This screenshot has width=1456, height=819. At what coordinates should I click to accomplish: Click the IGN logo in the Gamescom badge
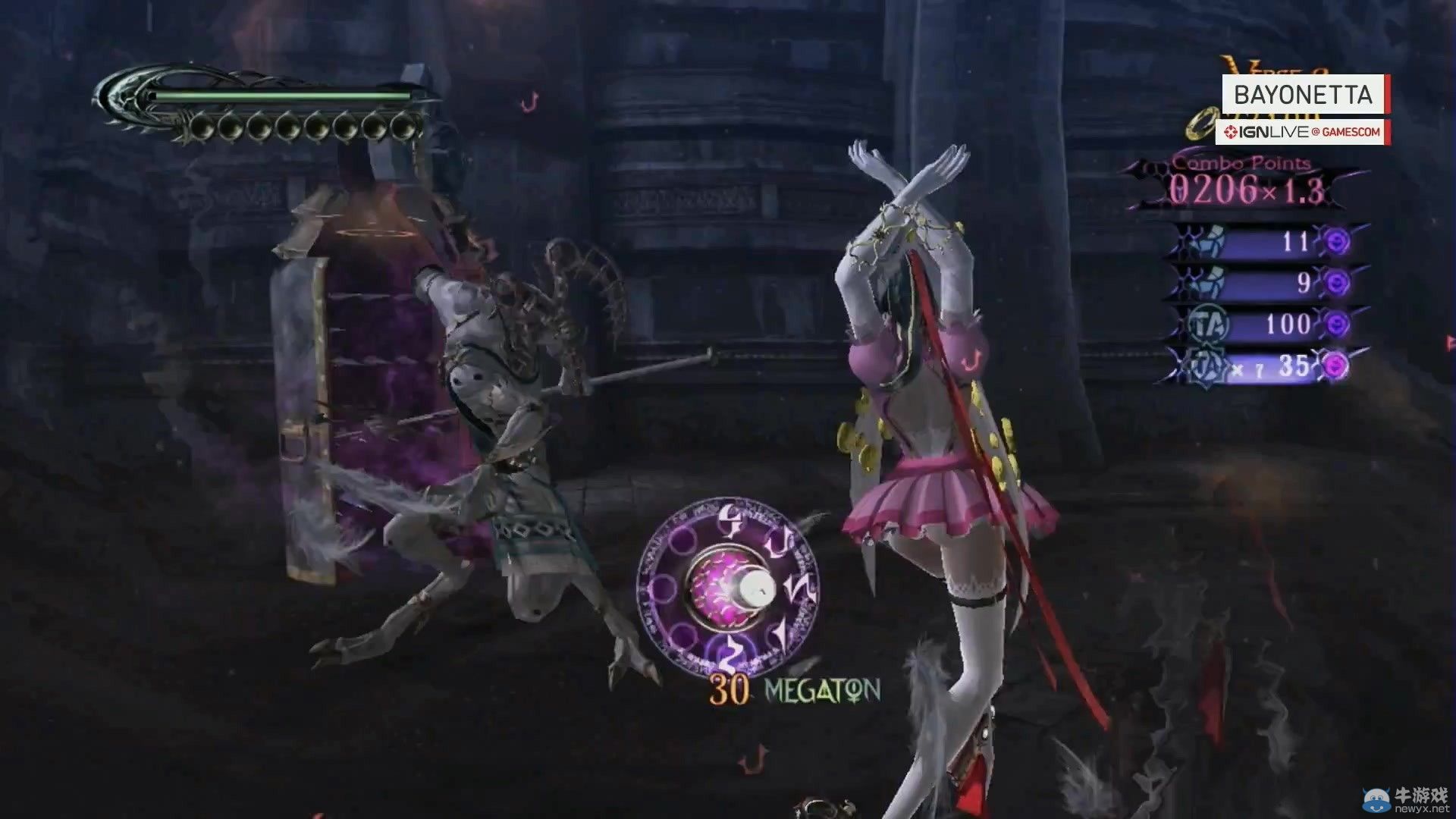click(1231, 132)
